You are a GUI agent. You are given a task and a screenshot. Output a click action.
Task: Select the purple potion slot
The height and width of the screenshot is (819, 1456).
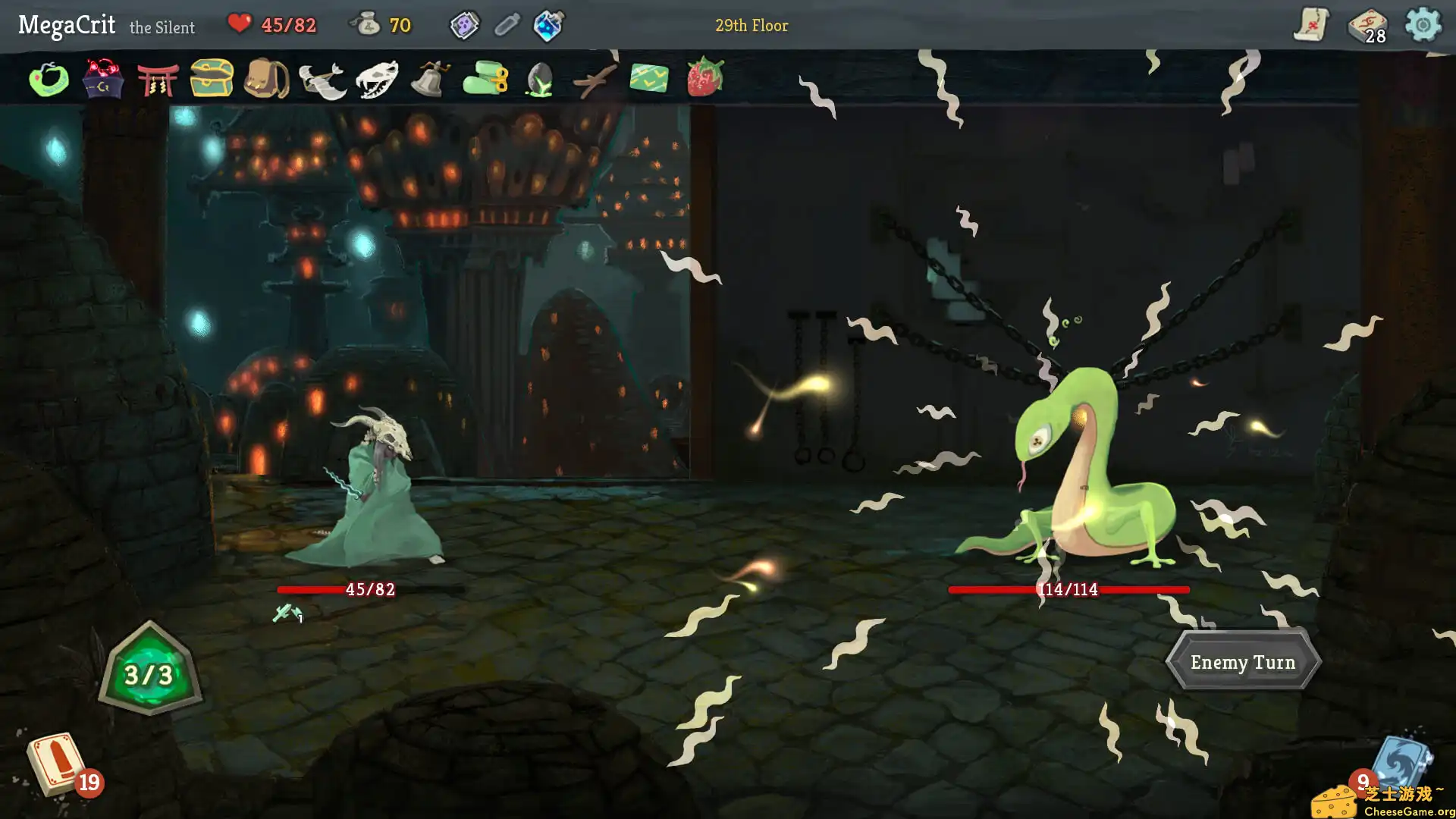465,24
